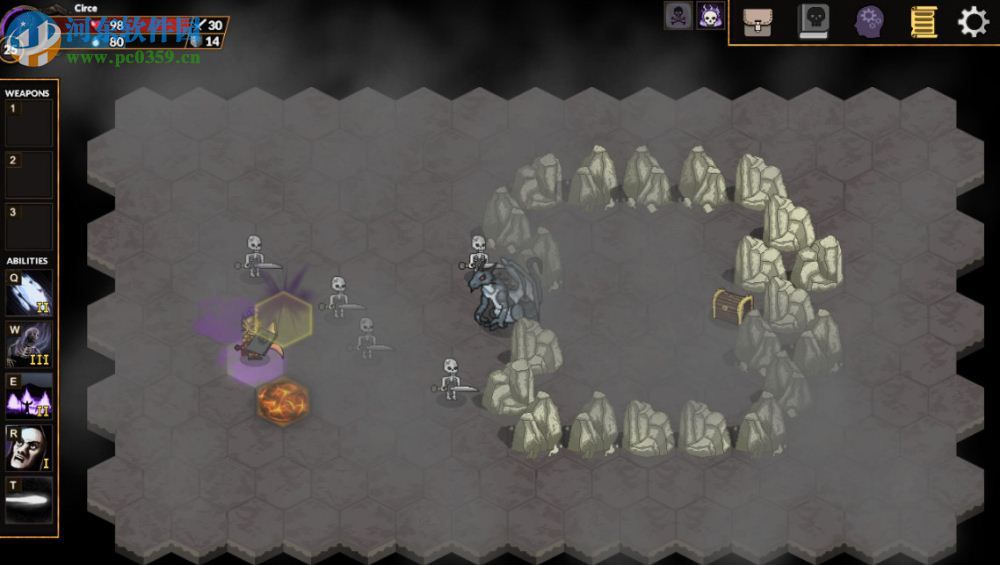
Task: Open the skull spellbook
Action: pyautogui.click(x=814, y=22)
